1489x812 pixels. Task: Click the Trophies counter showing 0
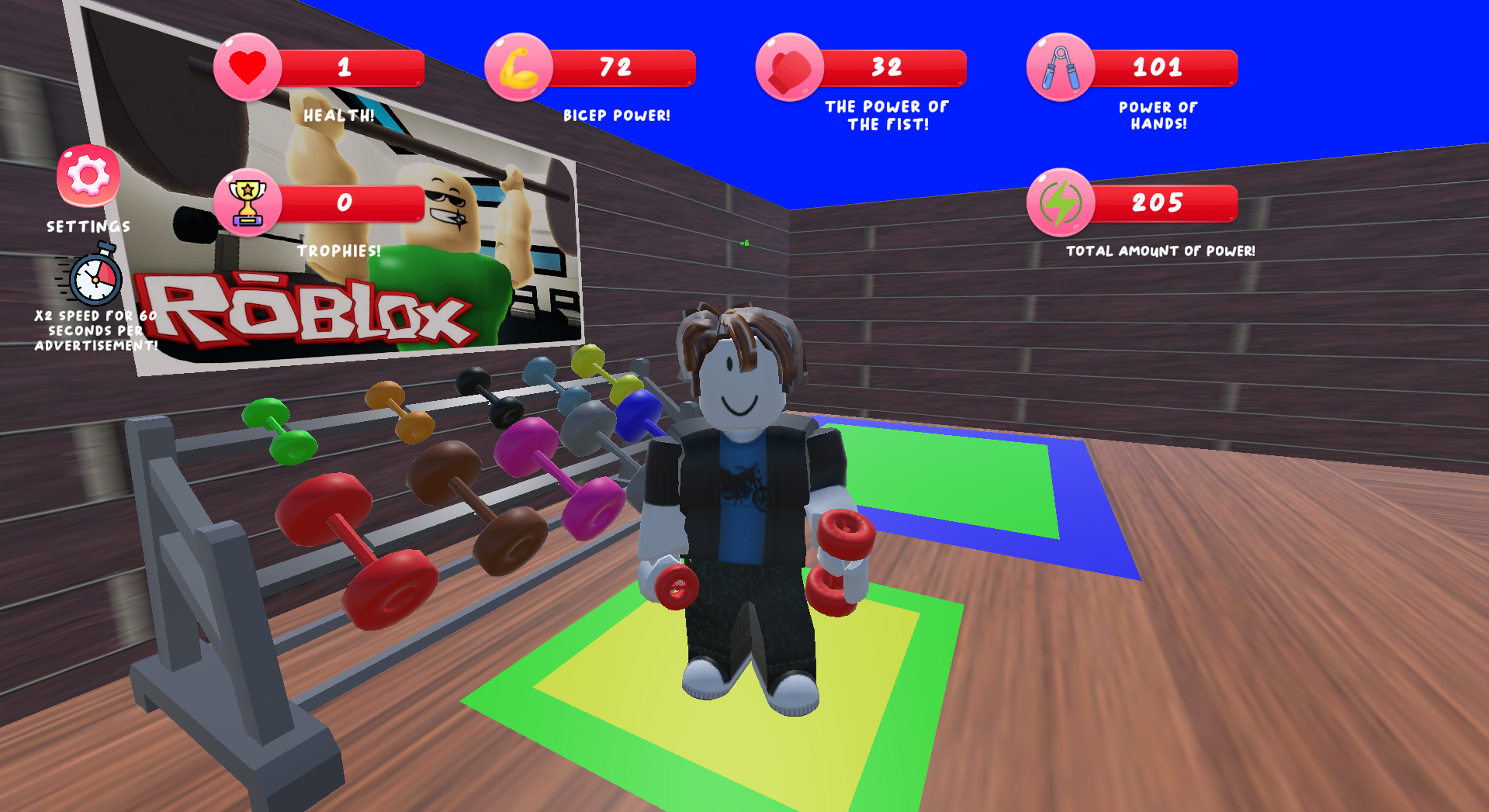click(344, 204)
